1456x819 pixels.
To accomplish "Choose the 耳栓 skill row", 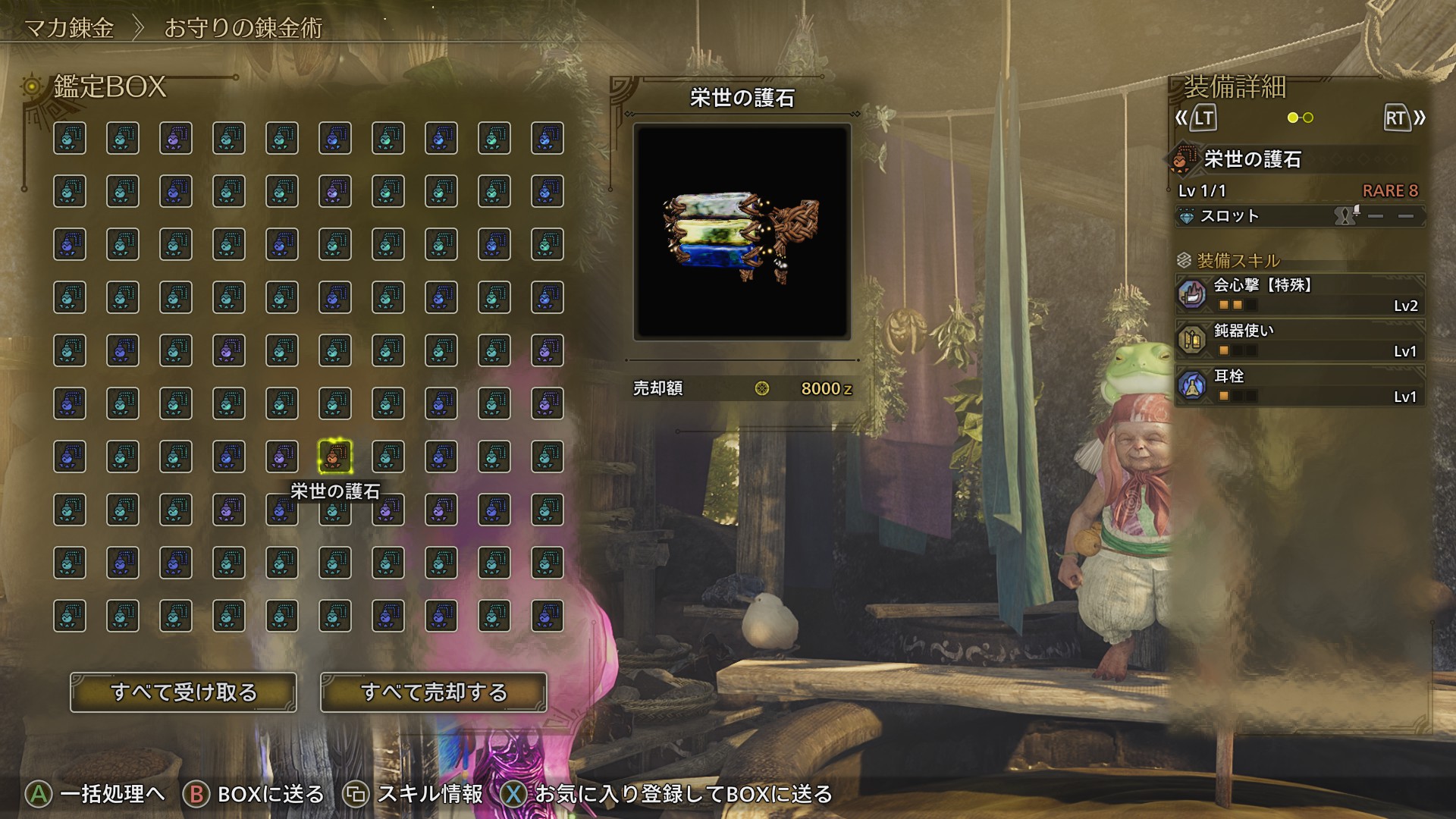I will 1300,386.
